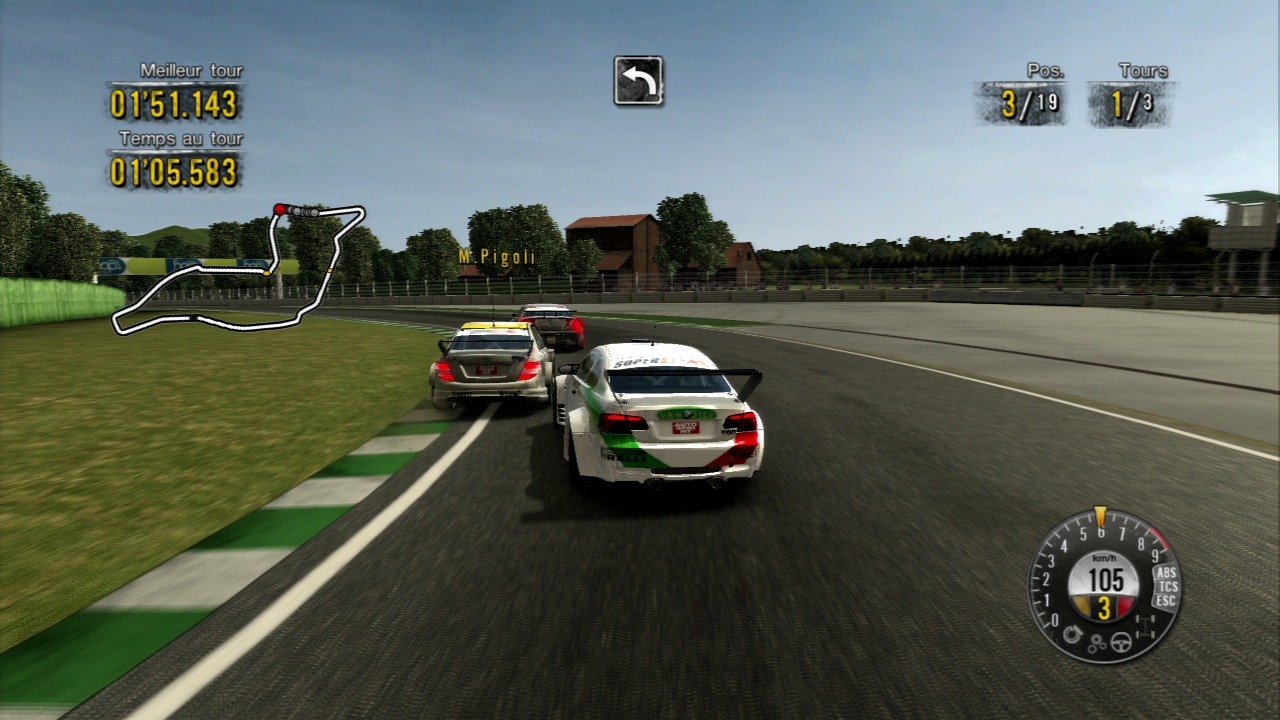
Task: Click the gearbox gears damage icon
Action: pos(1097,645)
